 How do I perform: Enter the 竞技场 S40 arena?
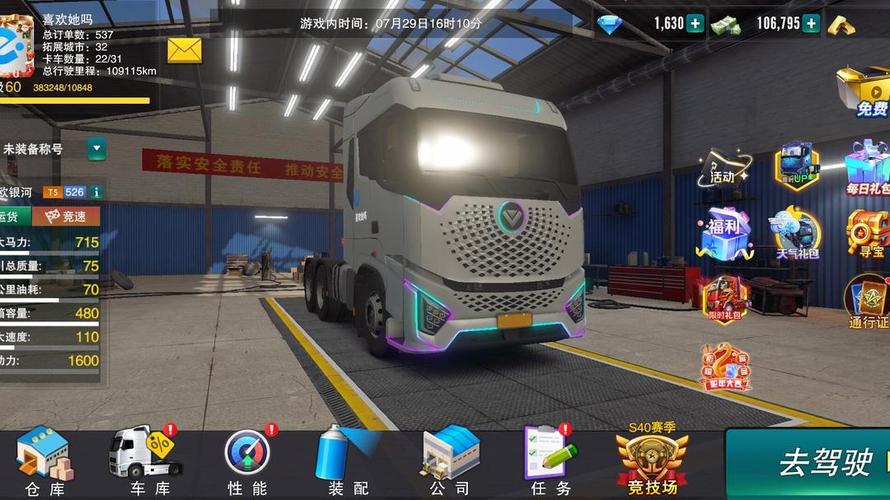652,462
